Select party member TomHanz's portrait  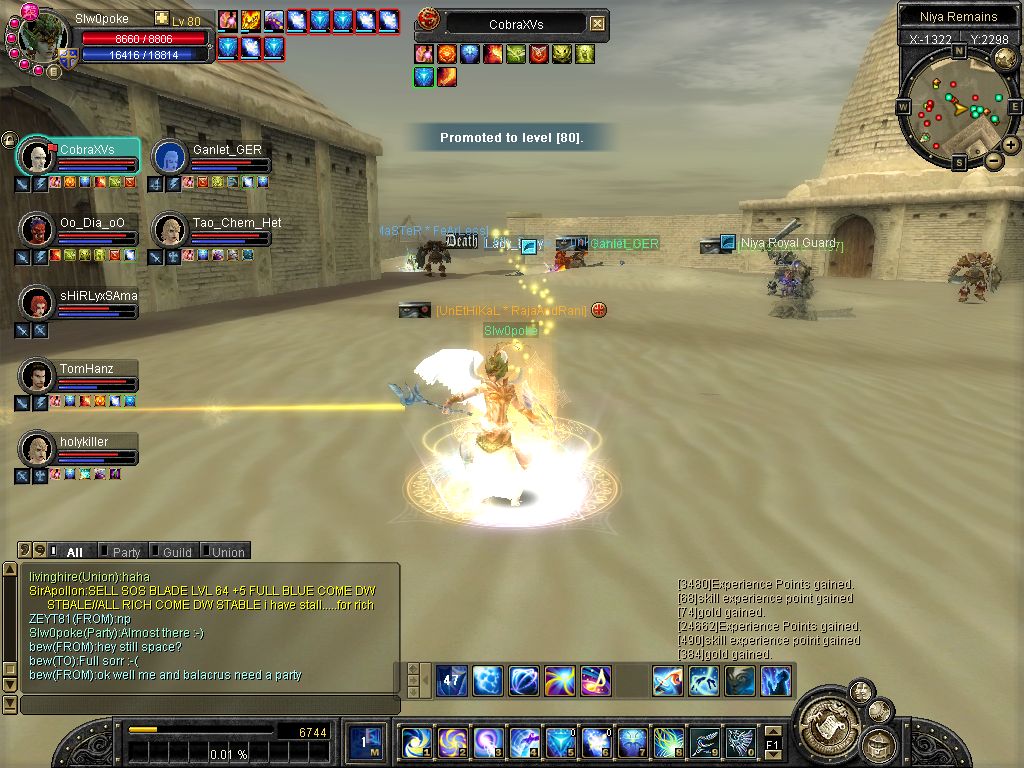[37, 376]
